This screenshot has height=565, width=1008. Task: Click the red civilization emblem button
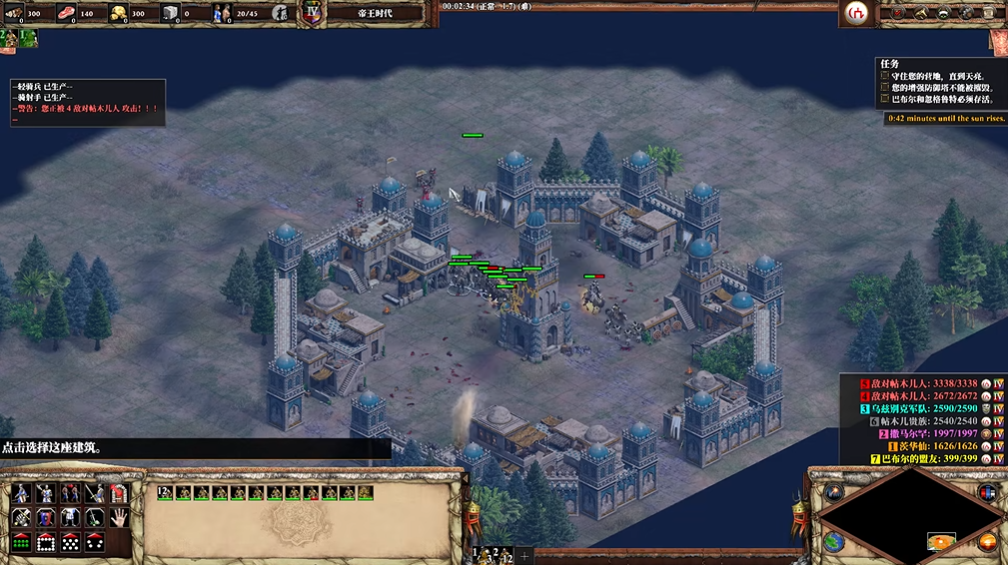click(x=856, y=13)
